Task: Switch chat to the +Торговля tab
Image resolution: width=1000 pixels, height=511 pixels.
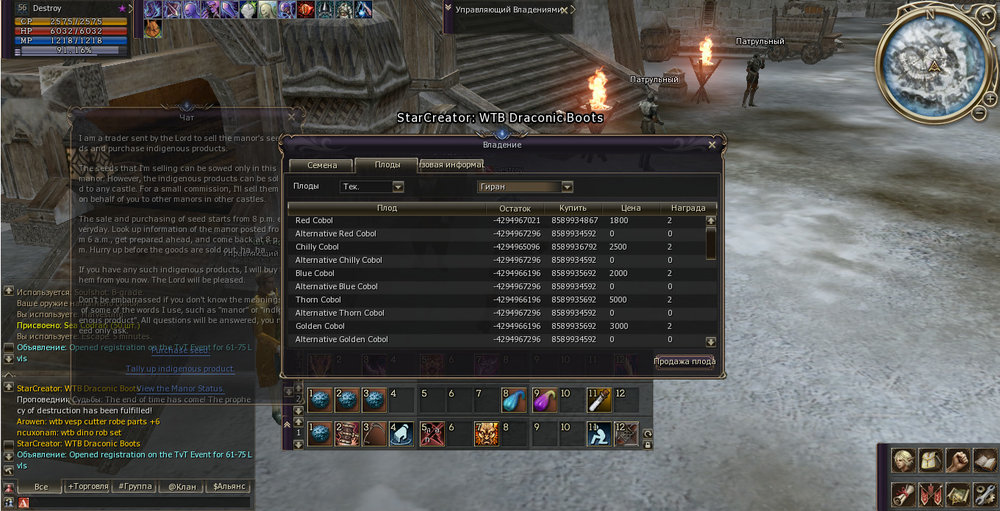Action: pos(89,486)
